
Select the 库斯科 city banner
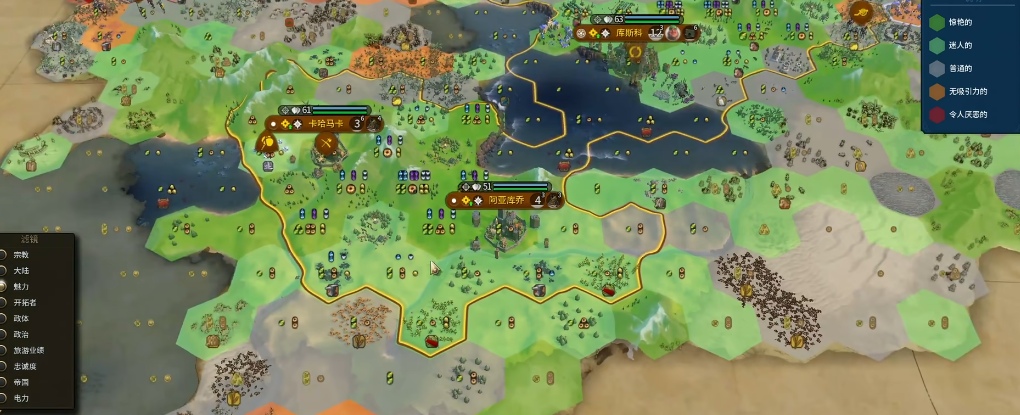(628, 32)
